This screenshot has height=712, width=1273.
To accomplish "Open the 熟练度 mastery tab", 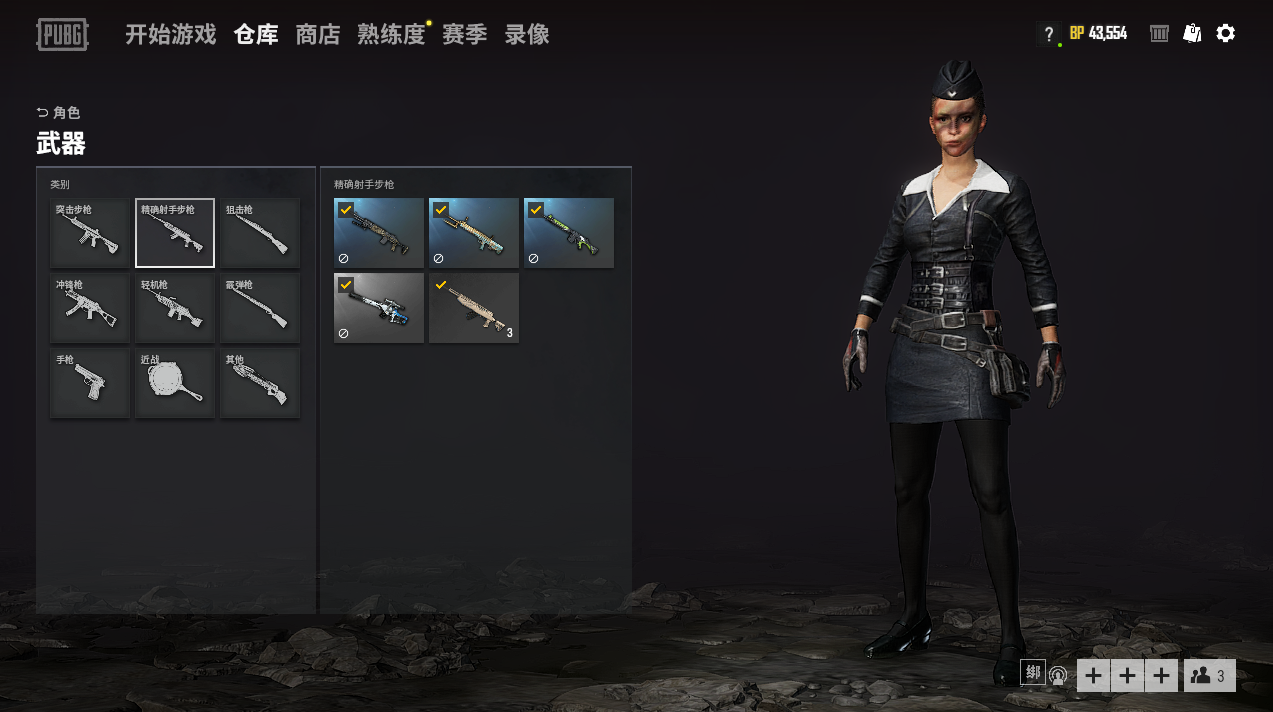I will tap(391, 35).
